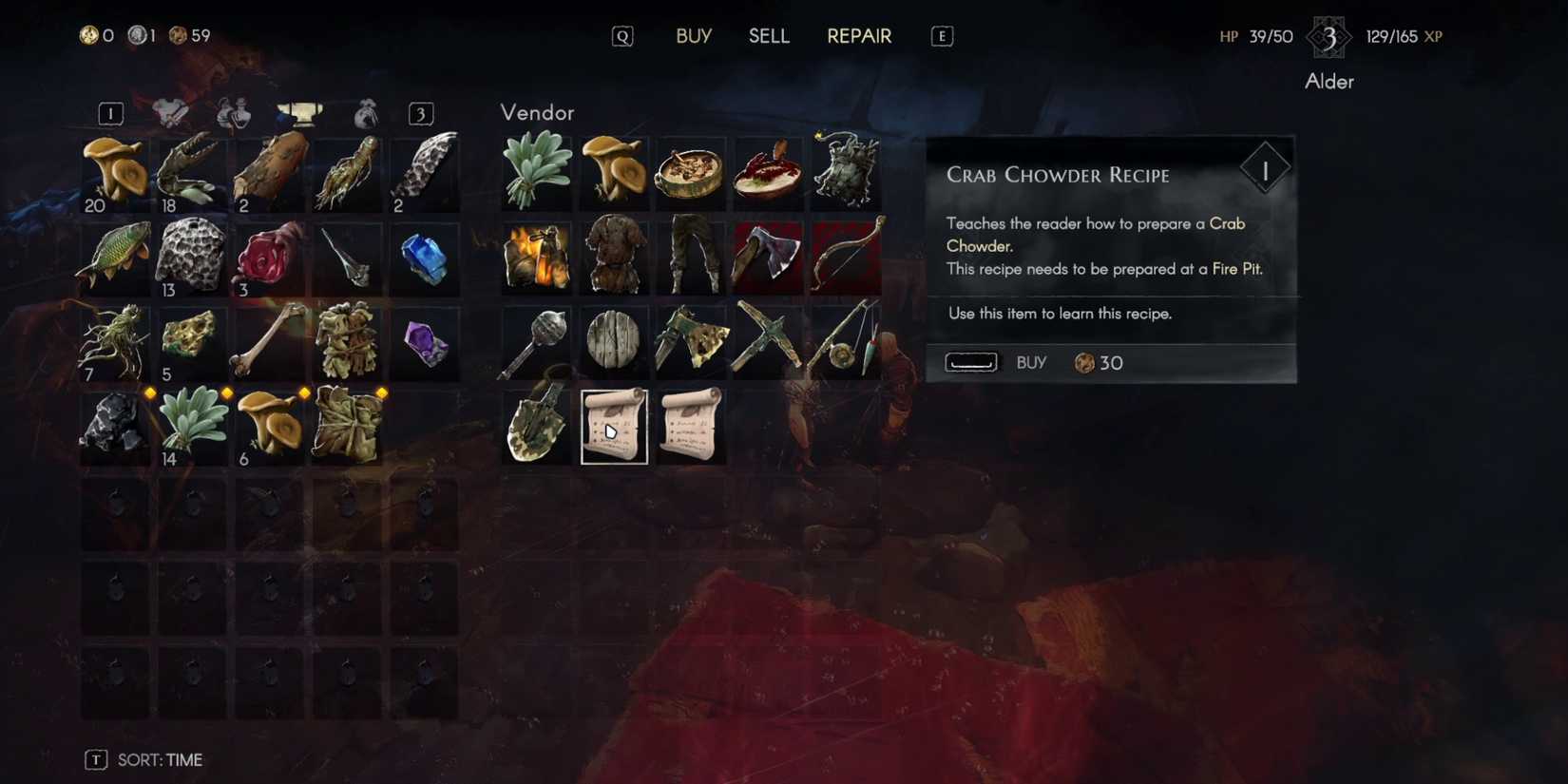Select the carp fish in your inventory
The image size is (1568, 784).
pyautogui.click(x=114, y=257)
